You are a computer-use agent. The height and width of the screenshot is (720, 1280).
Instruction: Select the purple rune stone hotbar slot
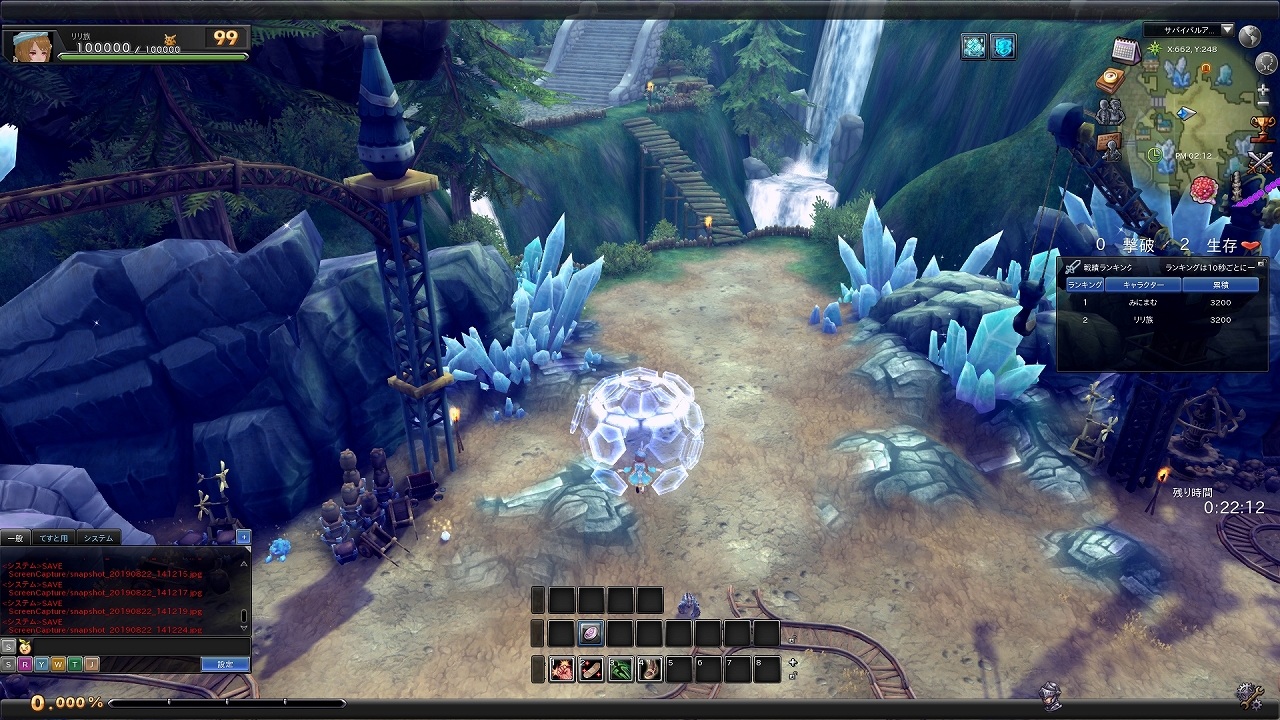[591, 633]
